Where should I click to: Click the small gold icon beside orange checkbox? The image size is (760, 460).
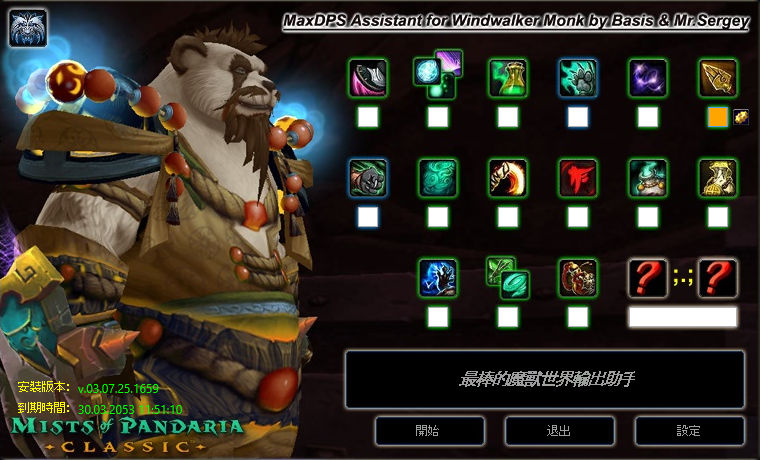coord(741,117)
